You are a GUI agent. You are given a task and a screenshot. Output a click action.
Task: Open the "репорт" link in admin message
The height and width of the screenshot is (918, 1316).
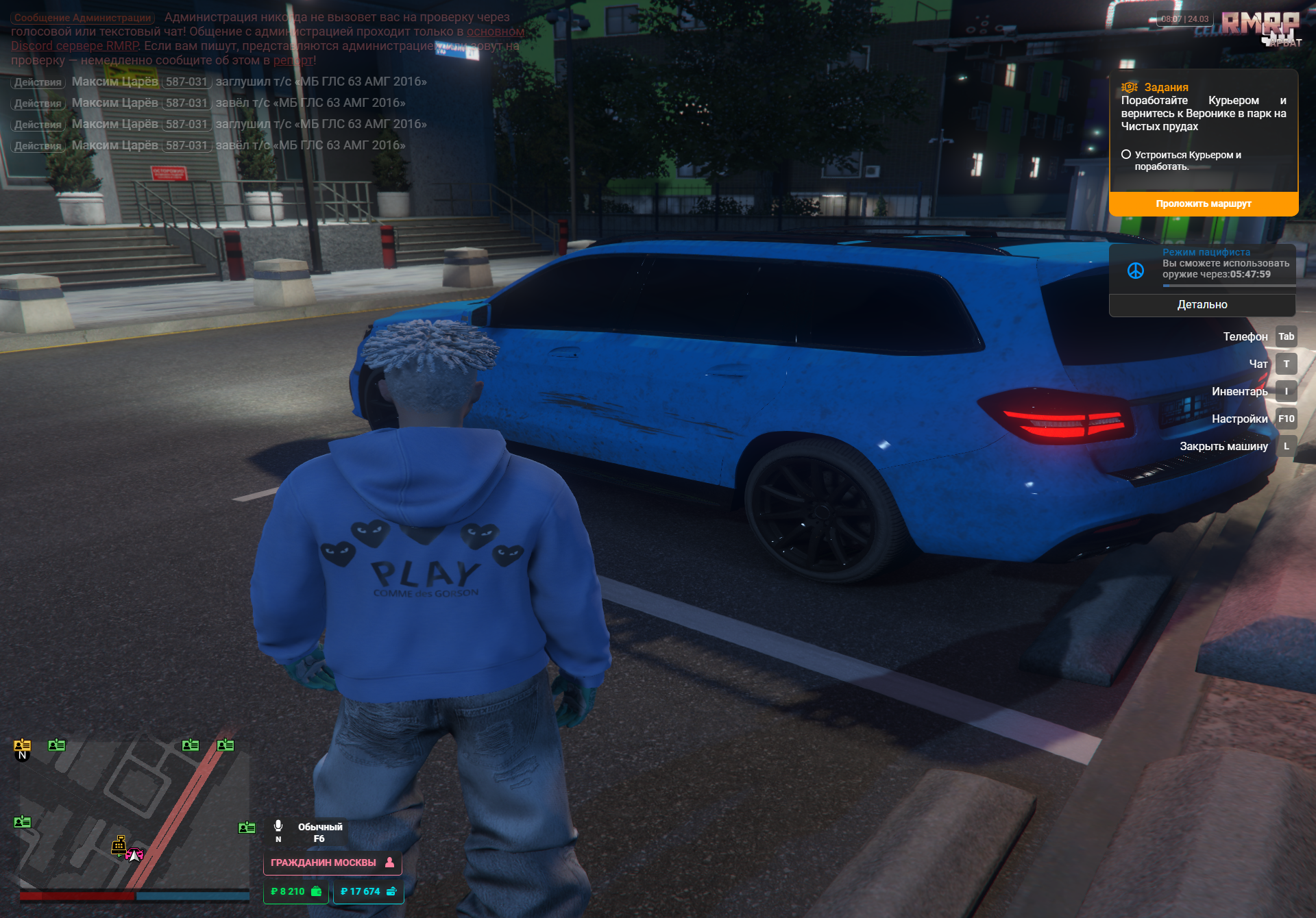pyautogui.click(x=293, y=60)
